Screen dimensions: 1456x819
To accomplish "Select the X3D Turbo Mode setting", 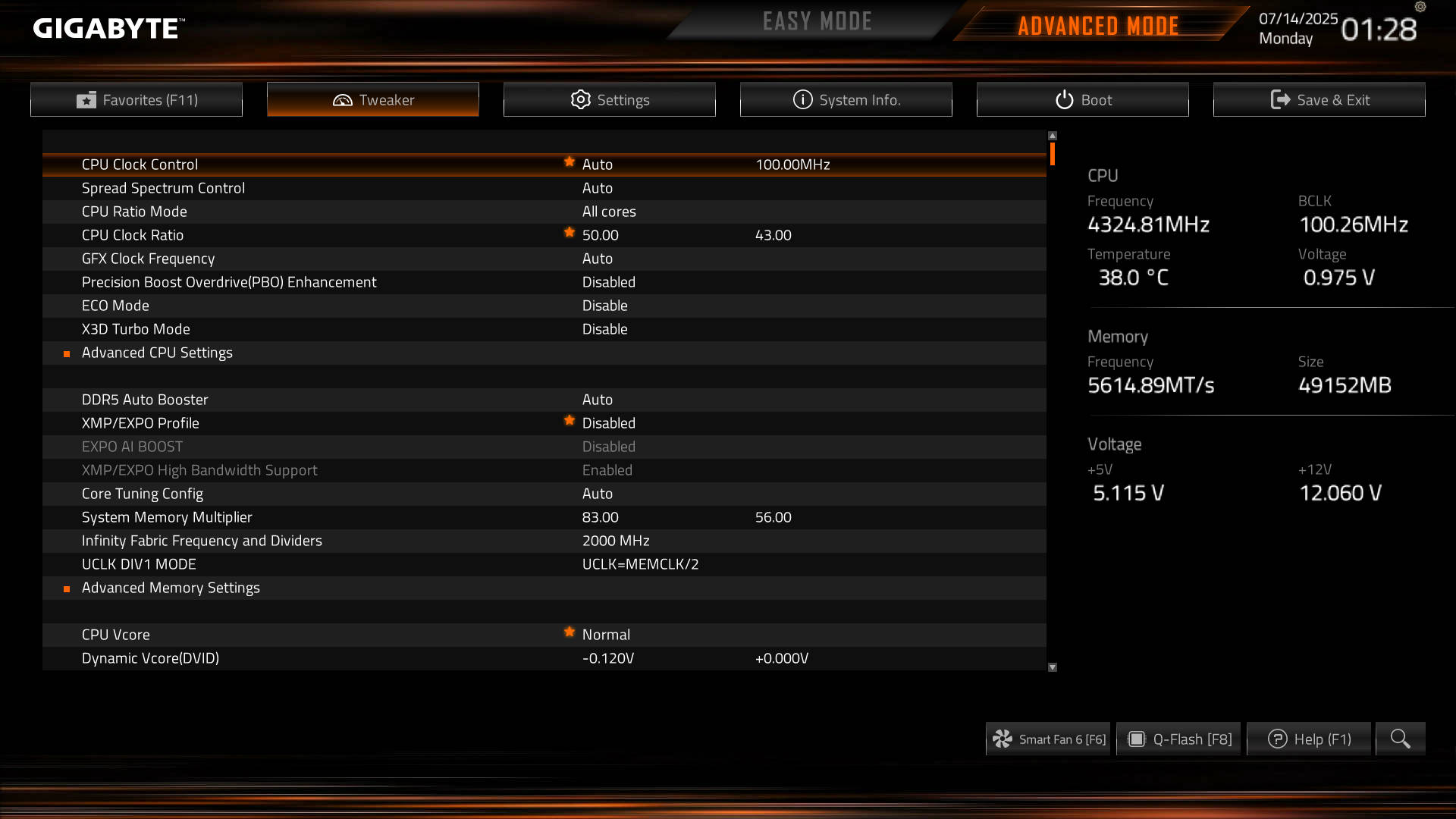I will (136, 329).
